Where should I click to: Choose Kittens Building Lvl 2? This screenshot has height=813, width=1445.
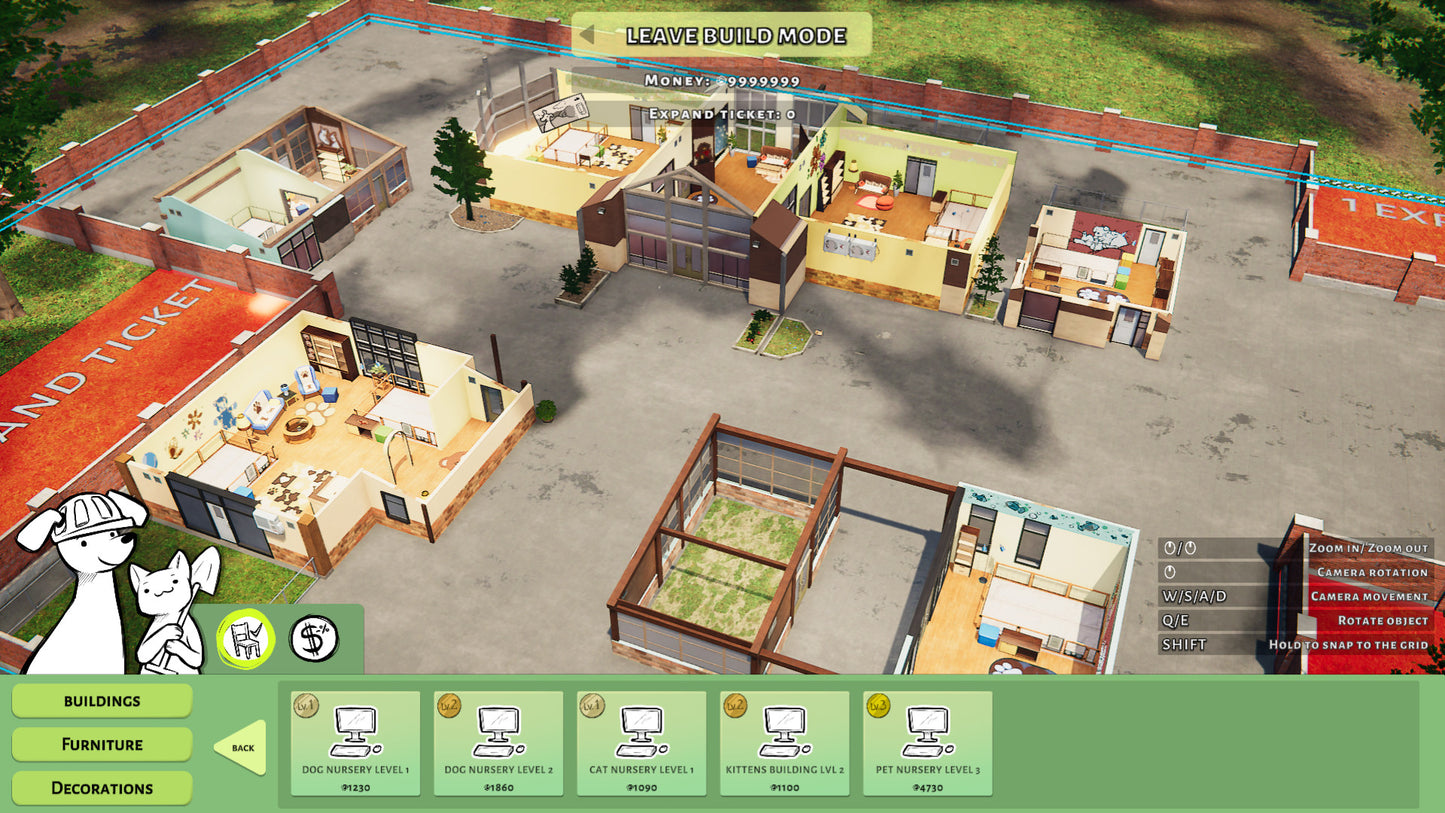tap(784, 743)
